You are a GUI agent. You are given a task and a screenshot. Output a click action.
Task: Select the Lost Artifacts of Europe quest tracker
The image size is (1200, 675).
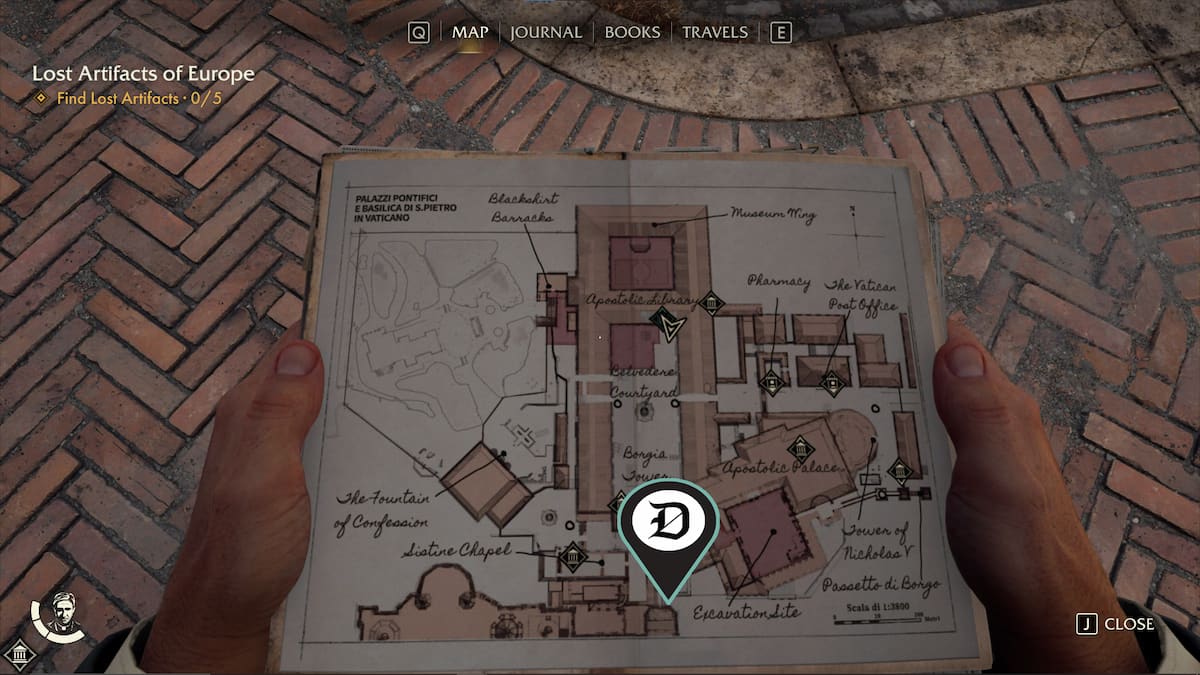tap(143, 74)
